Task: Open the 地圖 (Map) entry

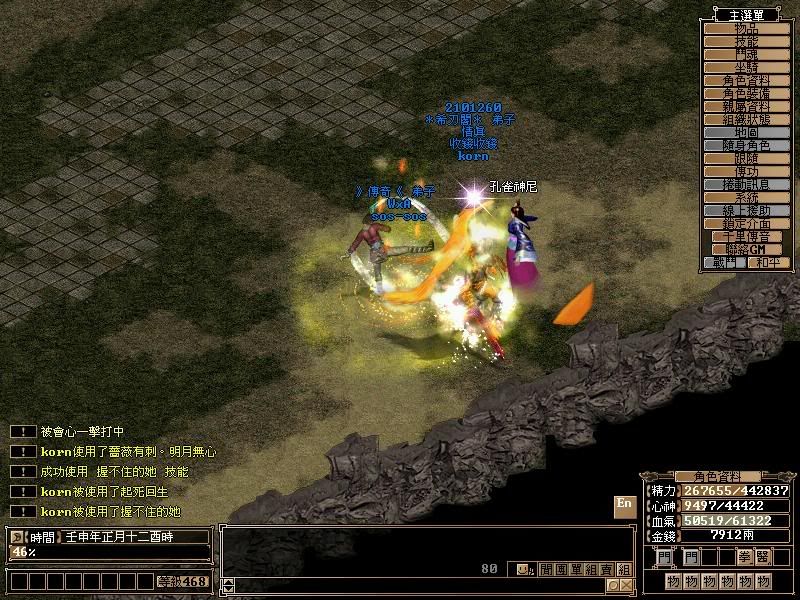Action: [x=747, y=133]
